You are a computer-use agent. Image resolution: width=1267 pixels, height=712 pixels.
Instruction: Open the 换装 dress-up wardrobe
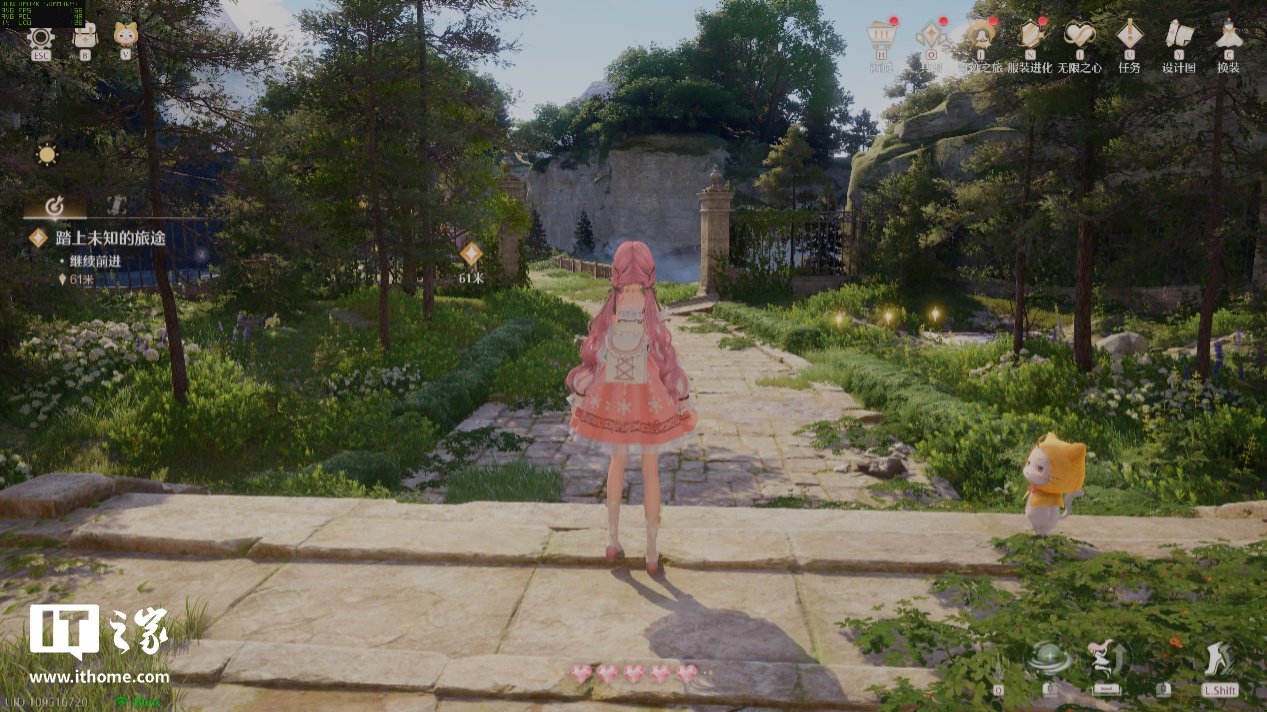1228,37
